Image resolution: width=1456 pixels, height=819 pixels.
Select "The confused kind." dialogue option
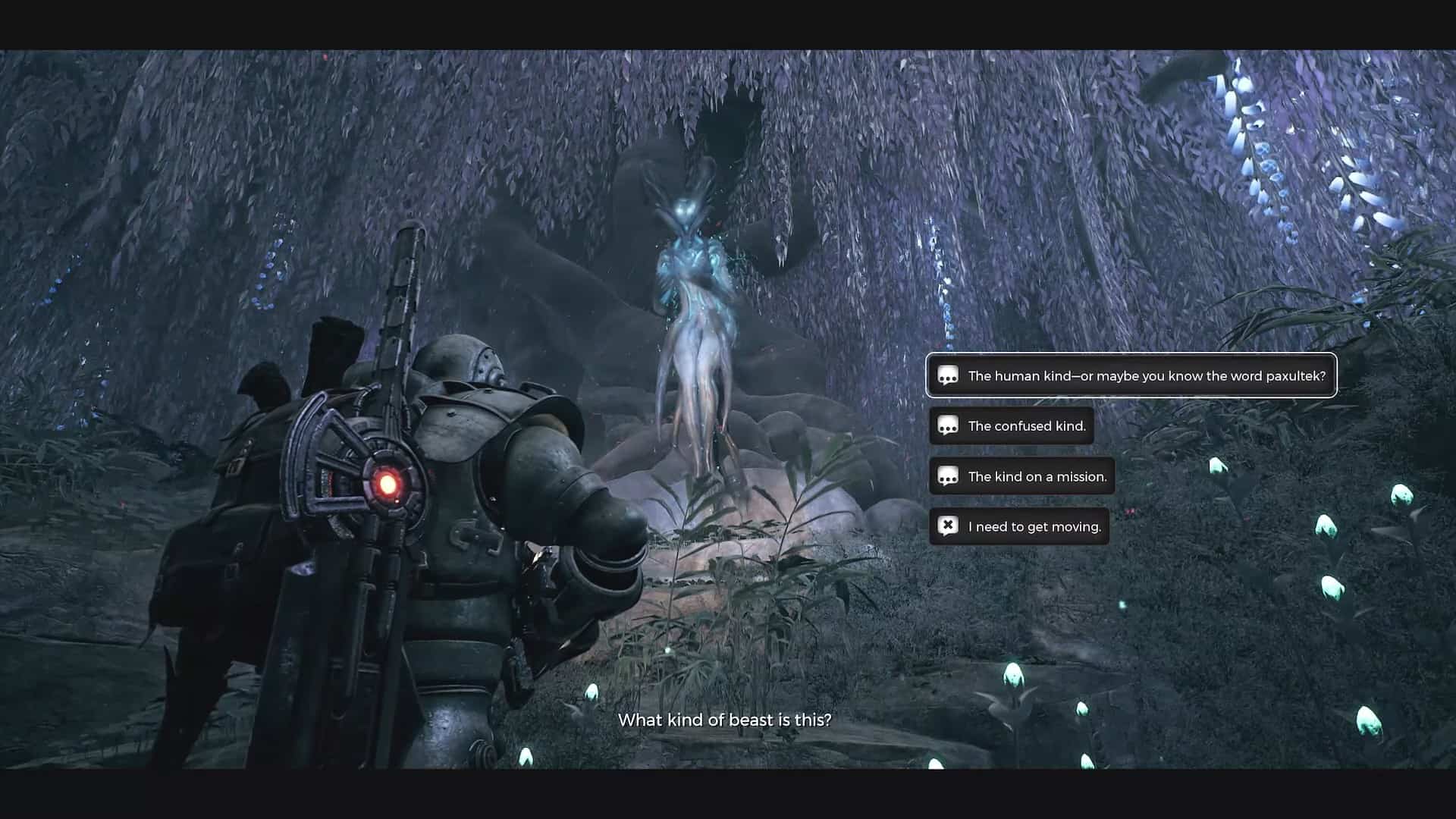1011,426
